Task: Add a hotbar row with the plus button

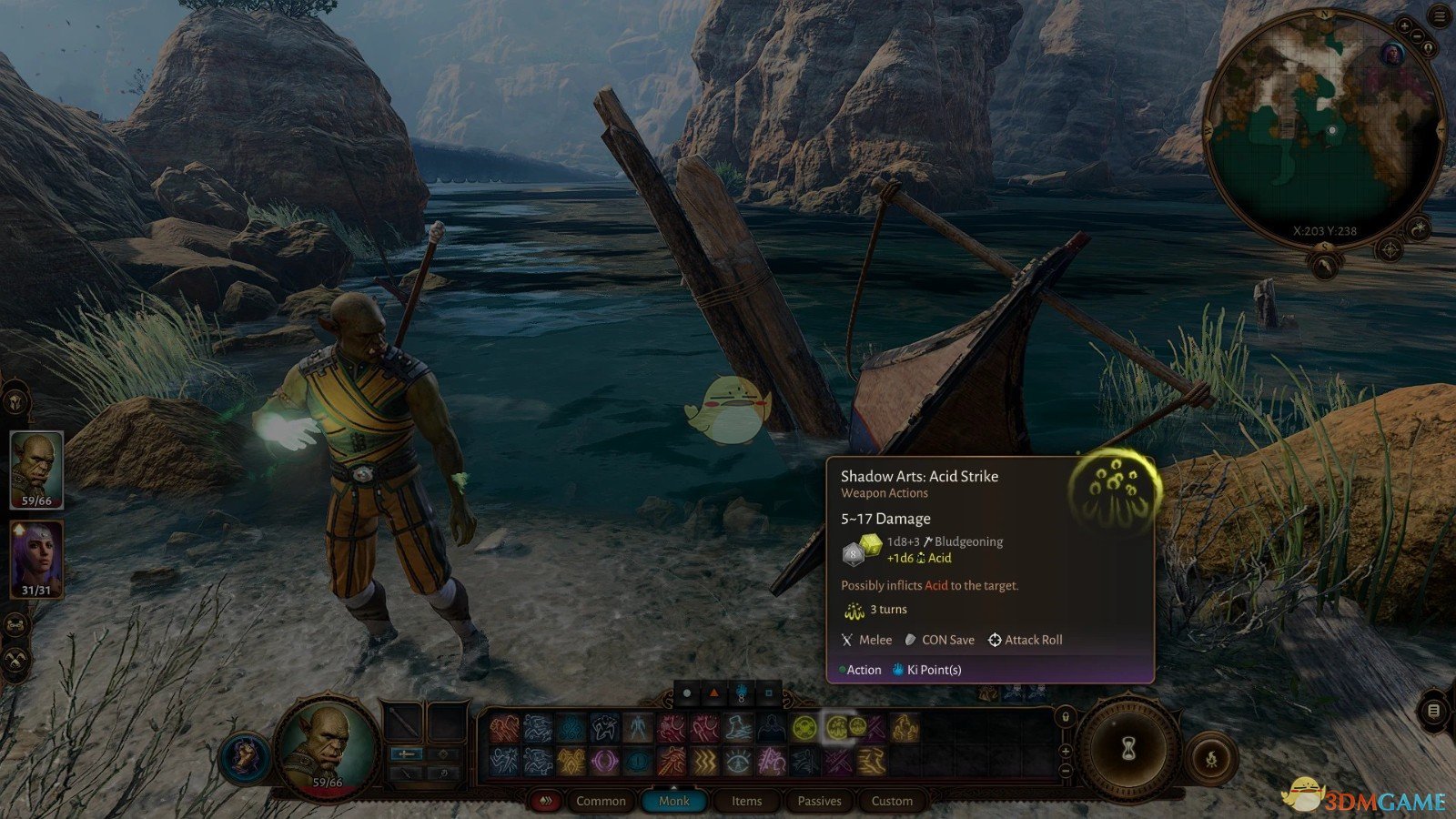Action: 1066,752
